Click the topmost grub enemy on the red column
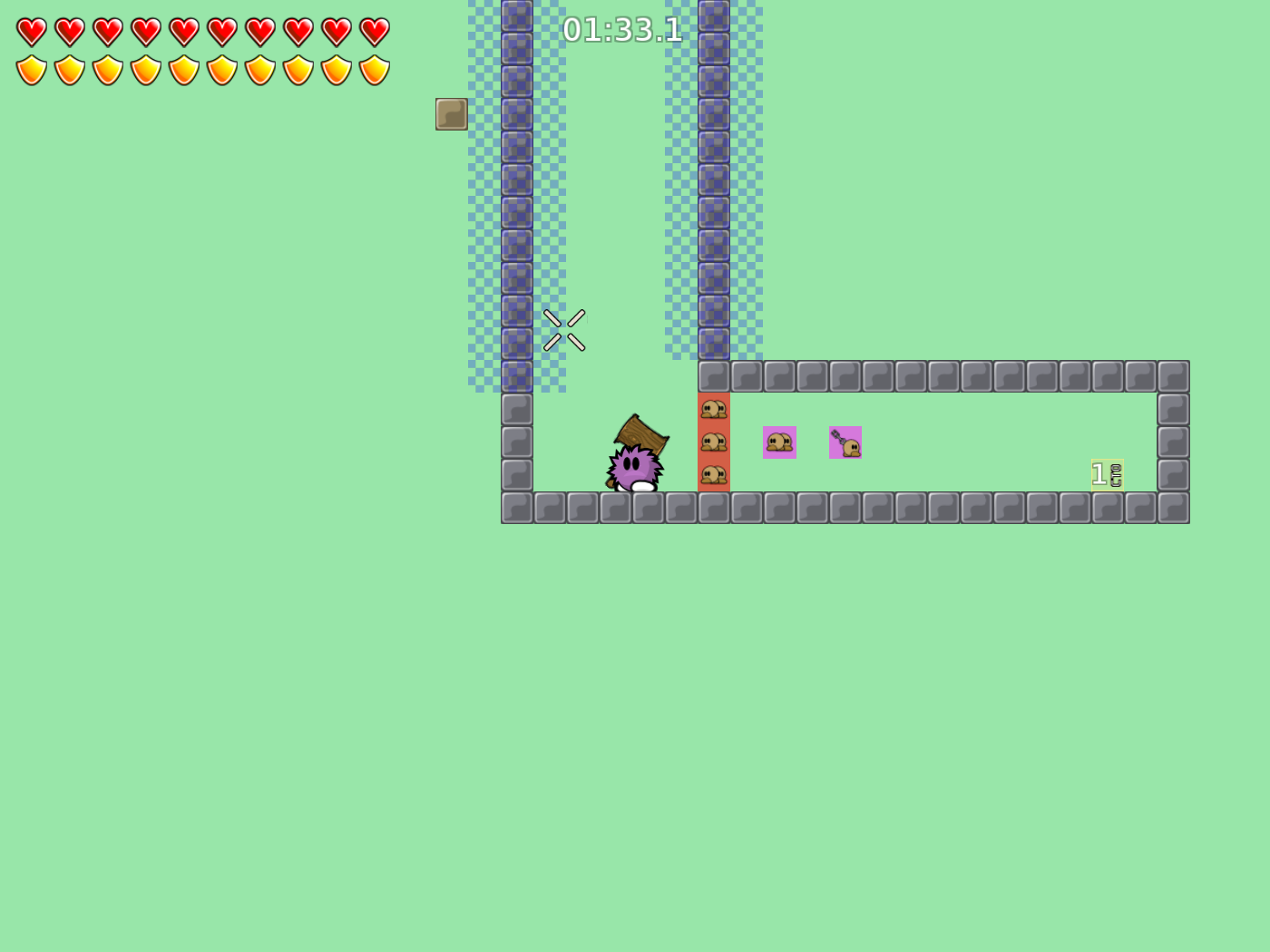This screenshot has width=1270, height=952. (716, 409)
